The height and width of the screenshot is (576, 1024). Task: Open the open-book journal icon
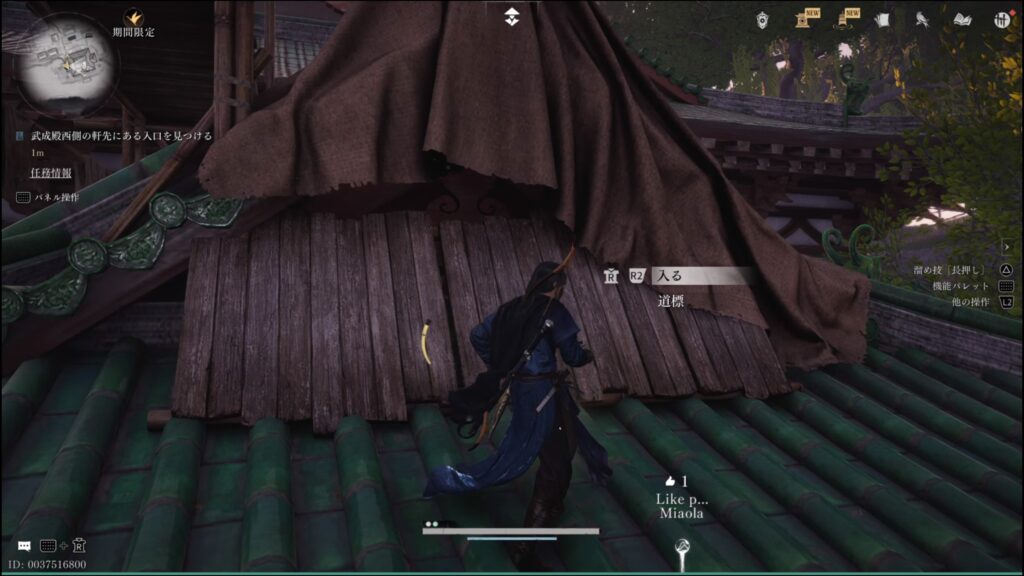963,19
